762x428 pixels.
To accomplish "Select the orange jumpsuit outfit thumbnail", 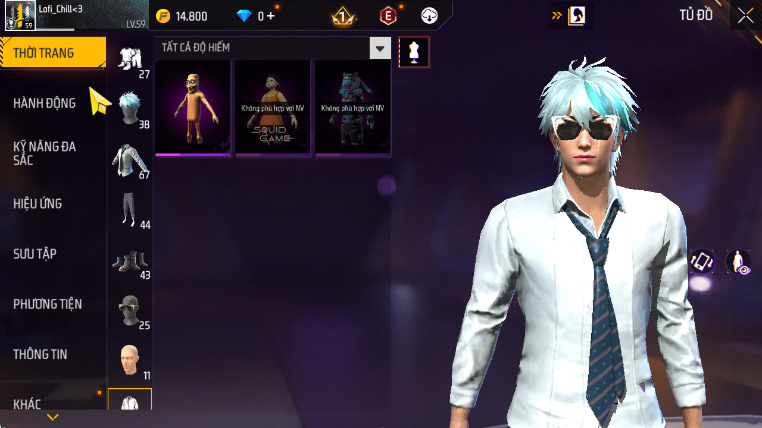I will click(x=193, y=107).
